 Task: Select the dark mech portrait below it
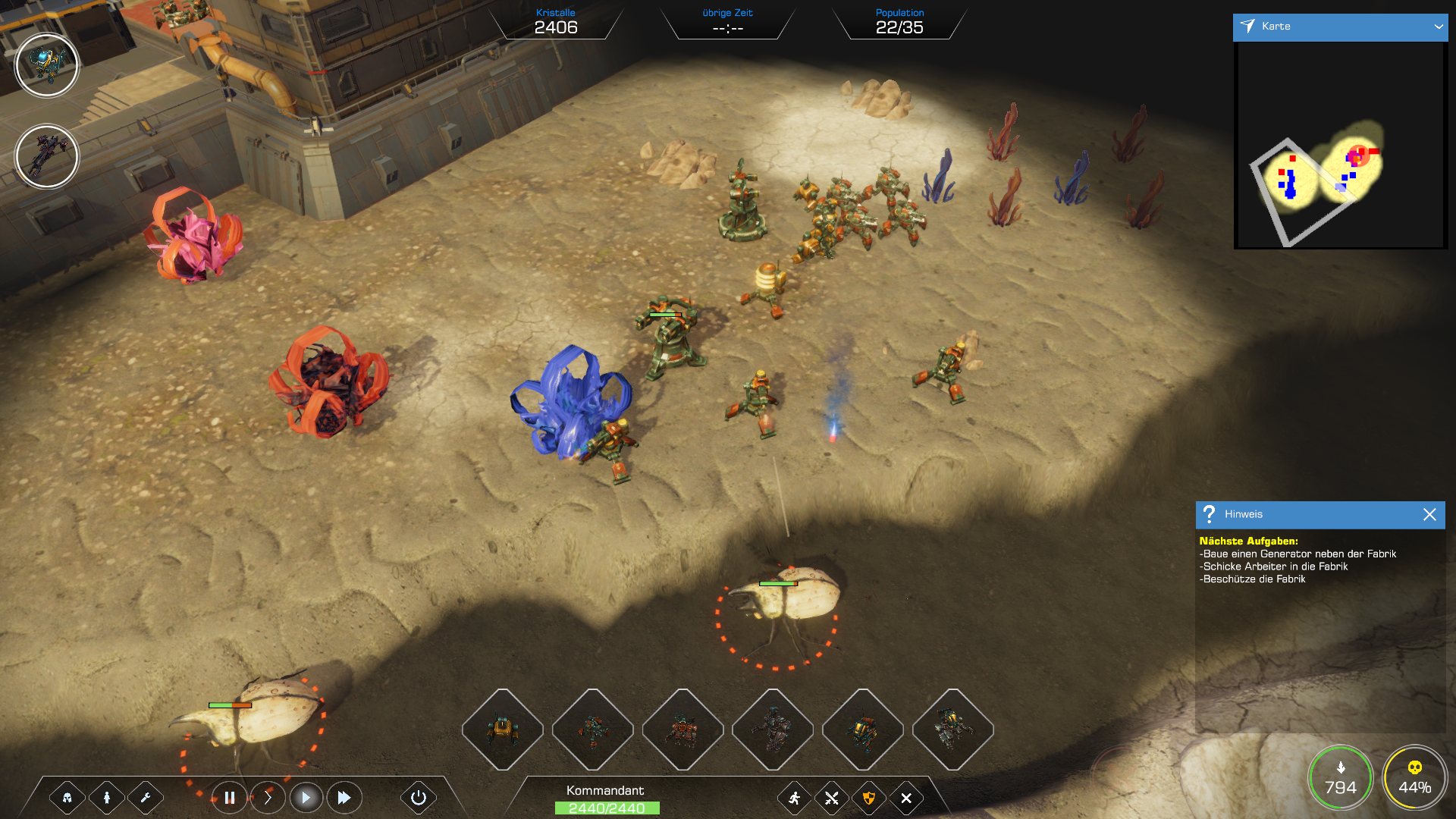tap(47, 156)
